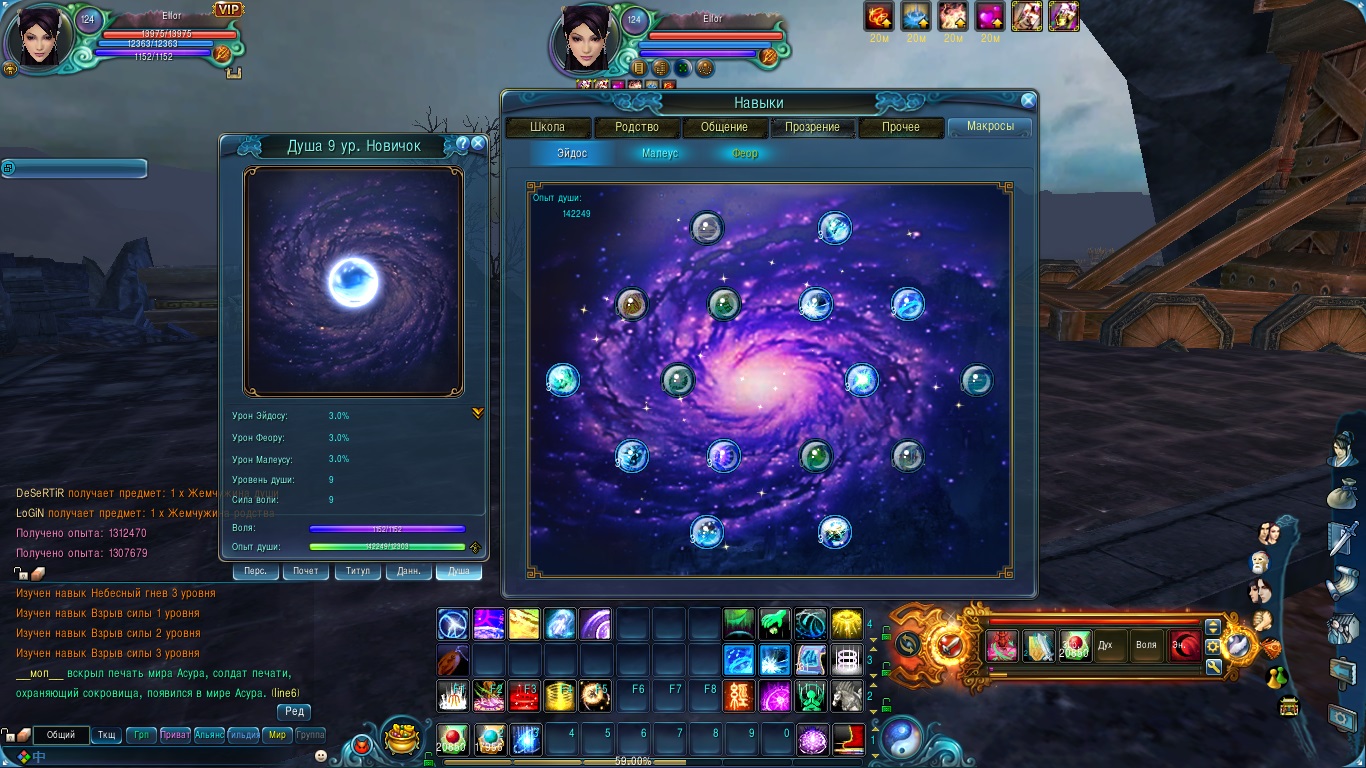Switch chat to the Гильдия channel
This screenshot has width=1366, height=768.
(243, 735)
